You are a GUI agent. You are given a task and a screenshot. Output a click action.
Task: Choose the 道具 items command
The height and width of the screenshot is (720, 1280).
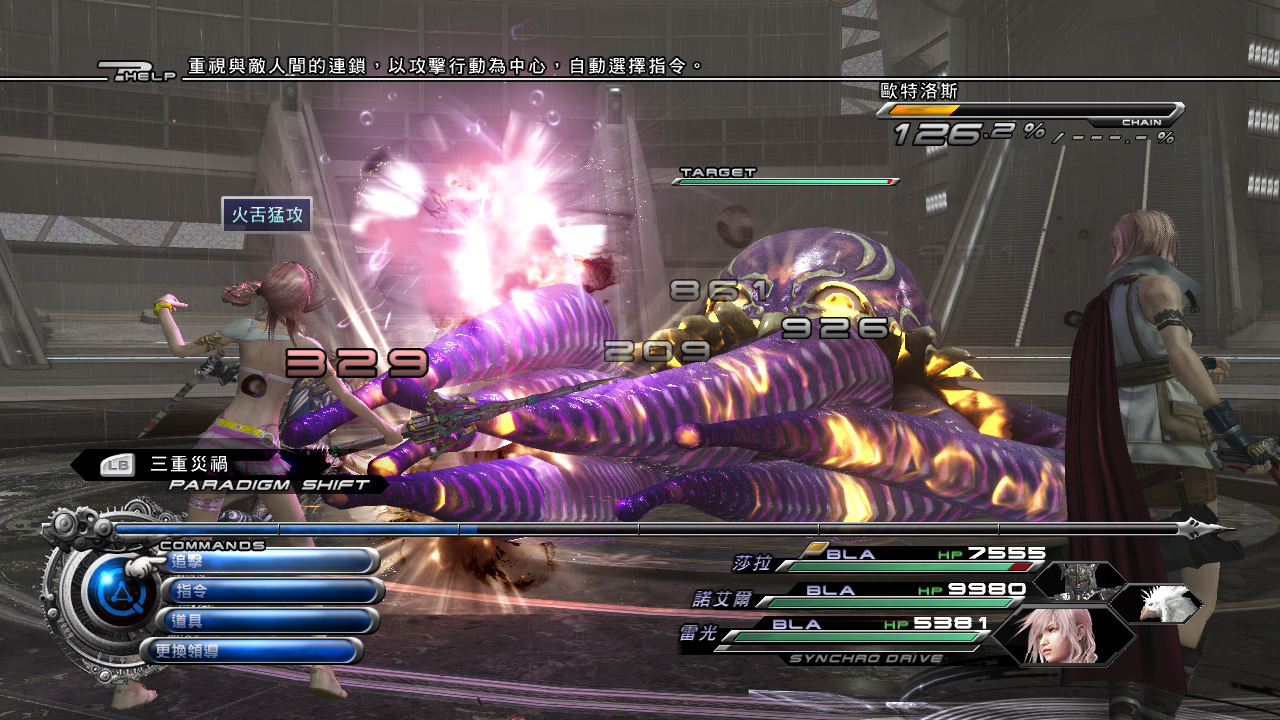(270, 621)
